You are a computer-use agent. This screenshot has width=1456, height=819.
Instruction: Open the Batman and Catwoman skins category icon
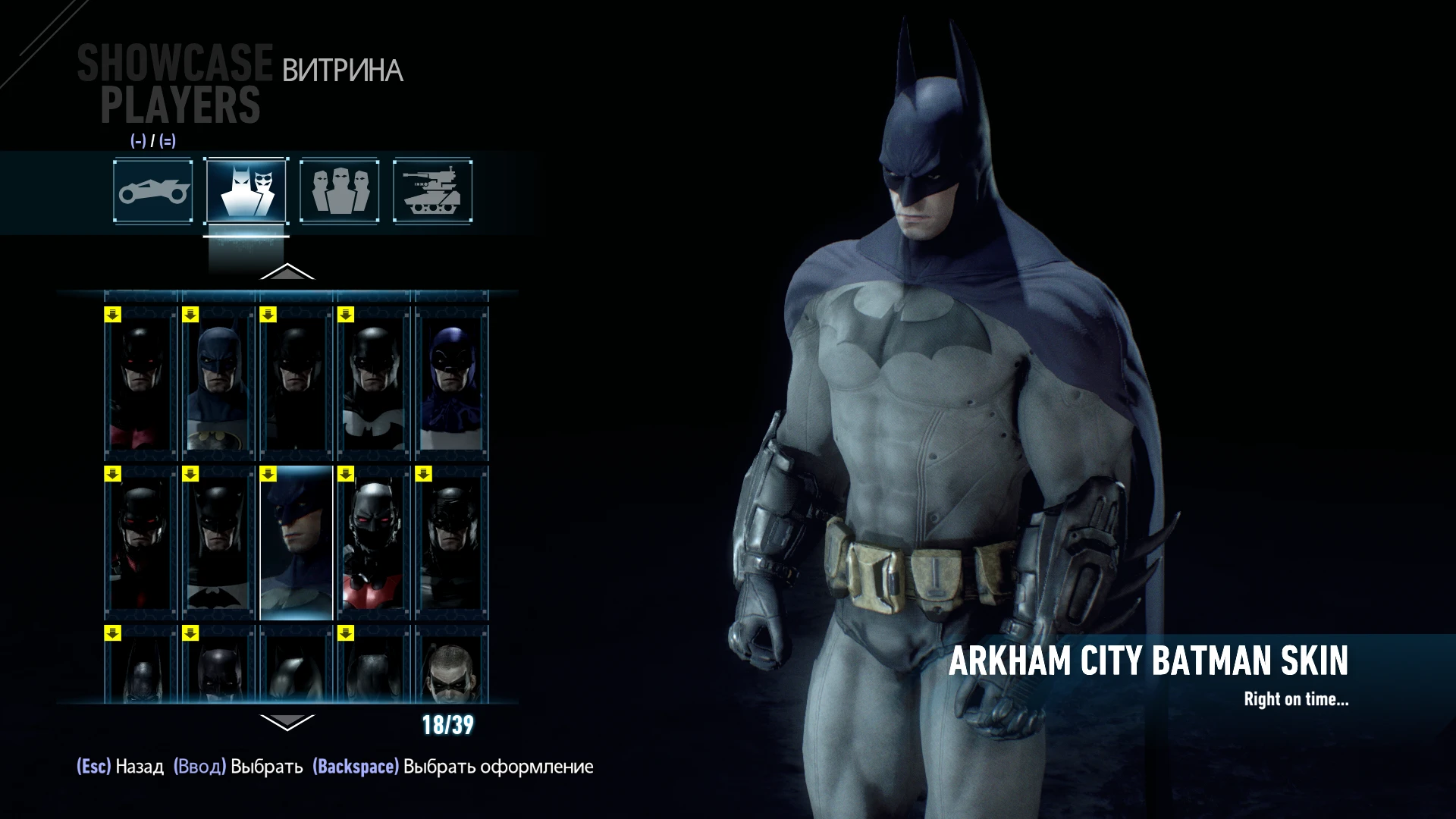(245, 192)
